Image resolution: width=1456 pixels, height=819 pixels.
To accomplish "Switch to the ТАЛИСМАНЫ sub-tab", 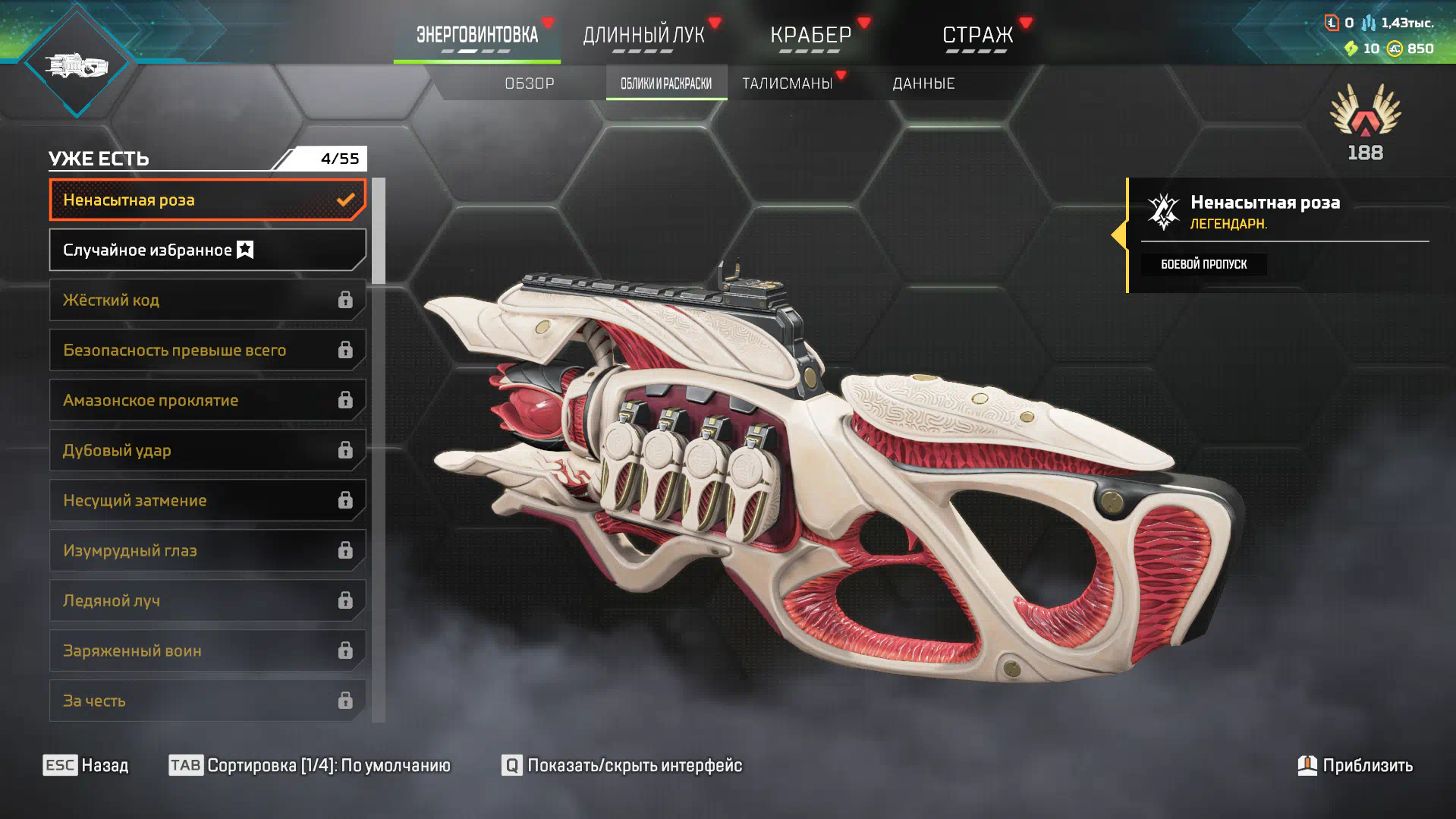I will [x=787, y=83].
